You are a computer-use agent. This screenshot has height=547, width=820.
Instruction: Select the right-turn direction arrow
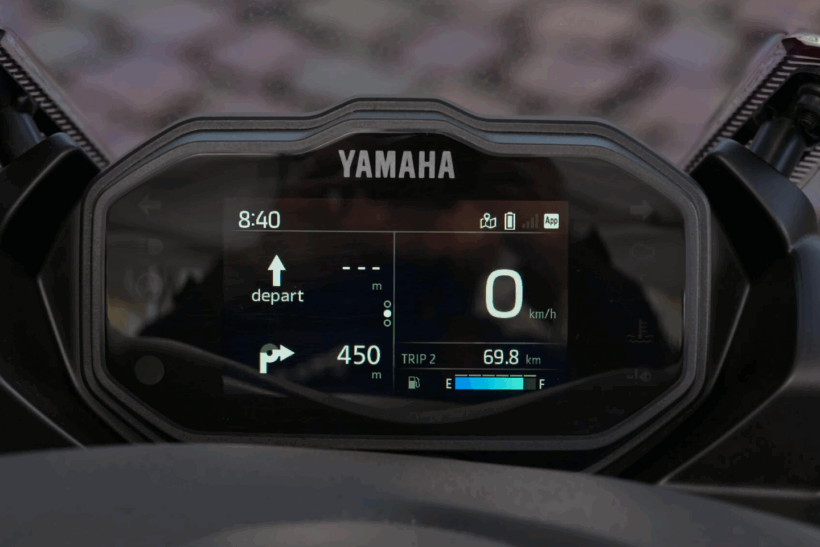pos(276,357)
